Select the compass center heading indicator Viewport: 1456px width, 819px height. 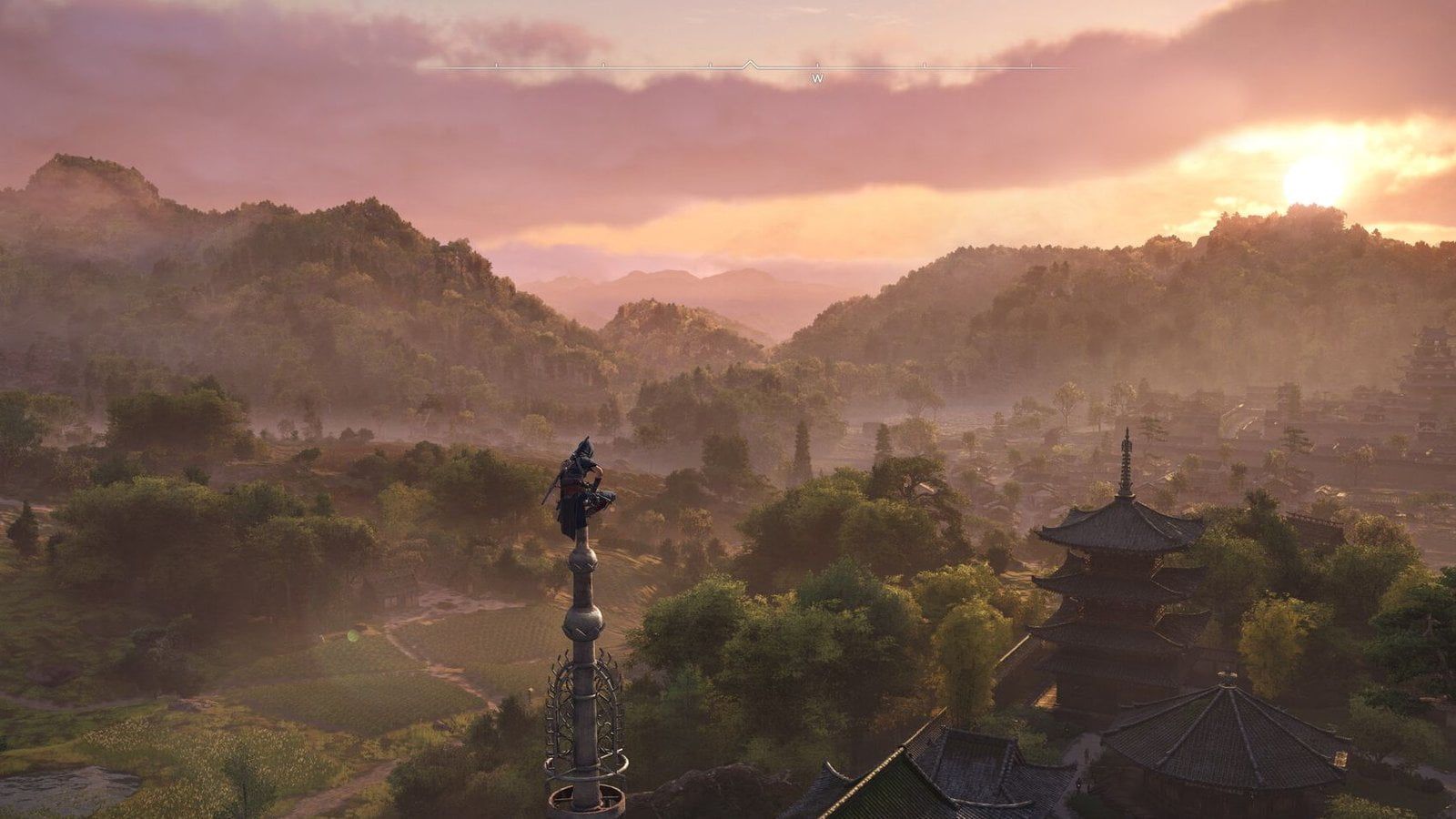(x=748, y=65)
